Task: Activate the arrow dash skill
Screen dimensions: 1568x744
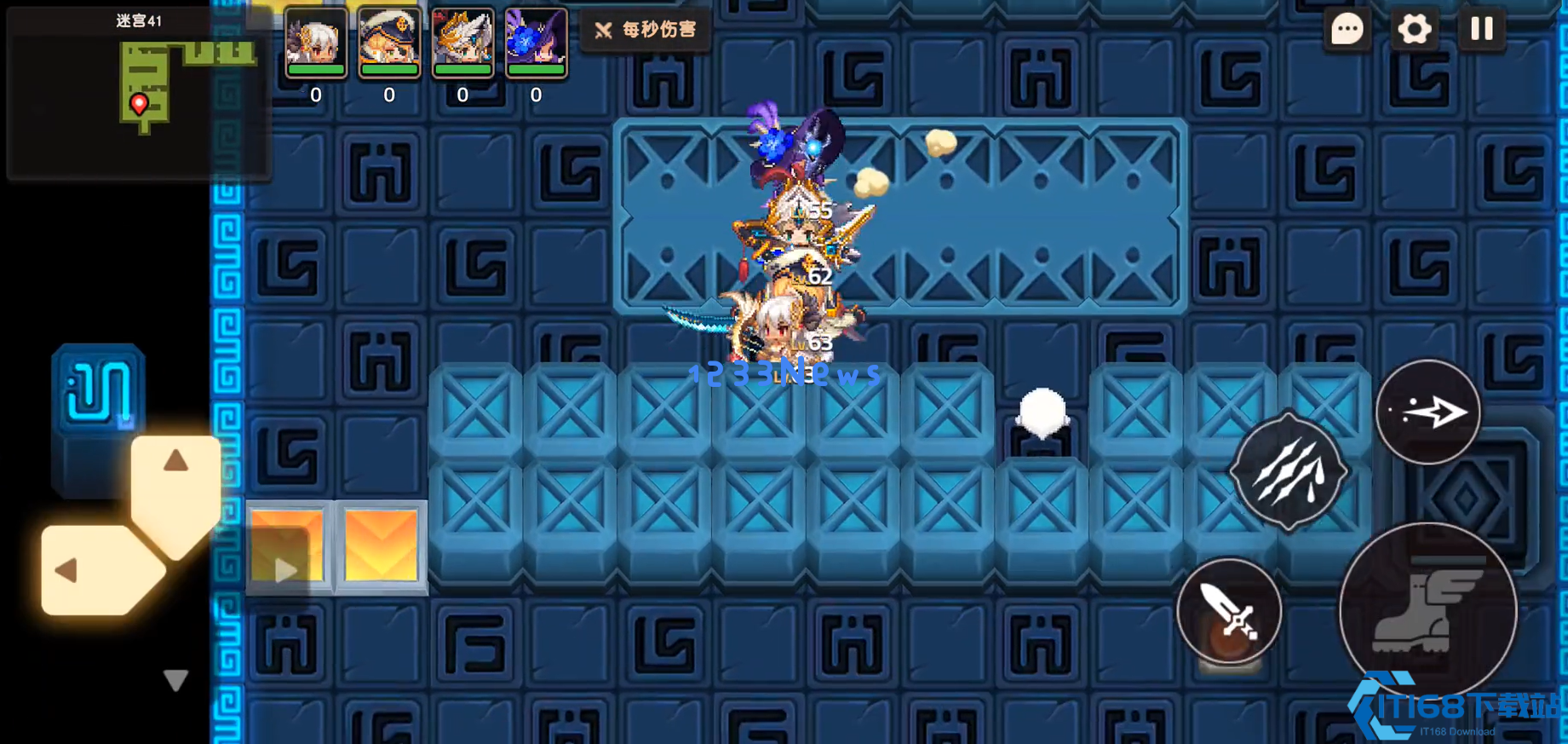Action: pos(1428,412)
